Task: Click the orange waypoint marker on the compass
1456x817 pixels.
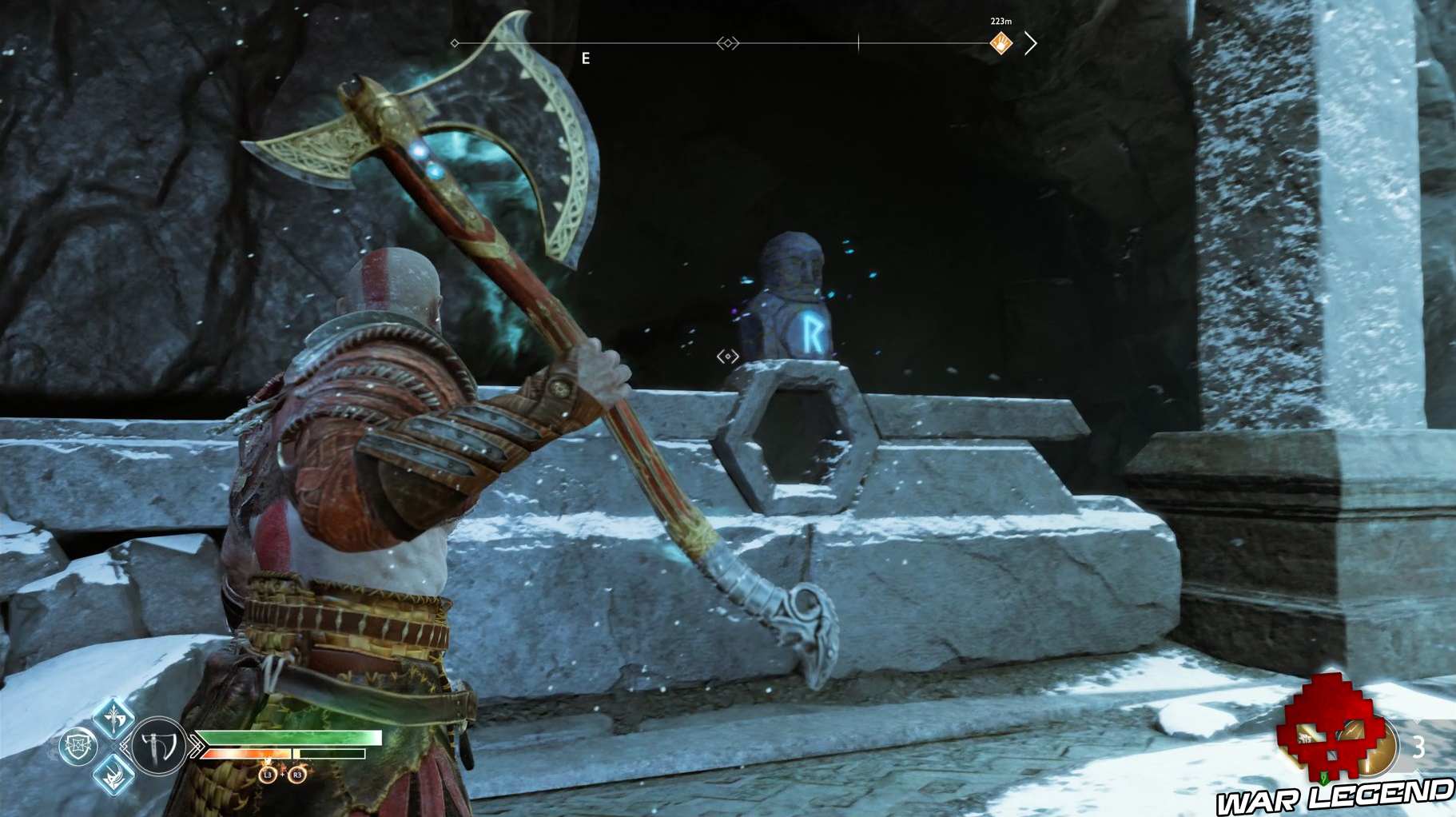Action: tap(1001, 44)
